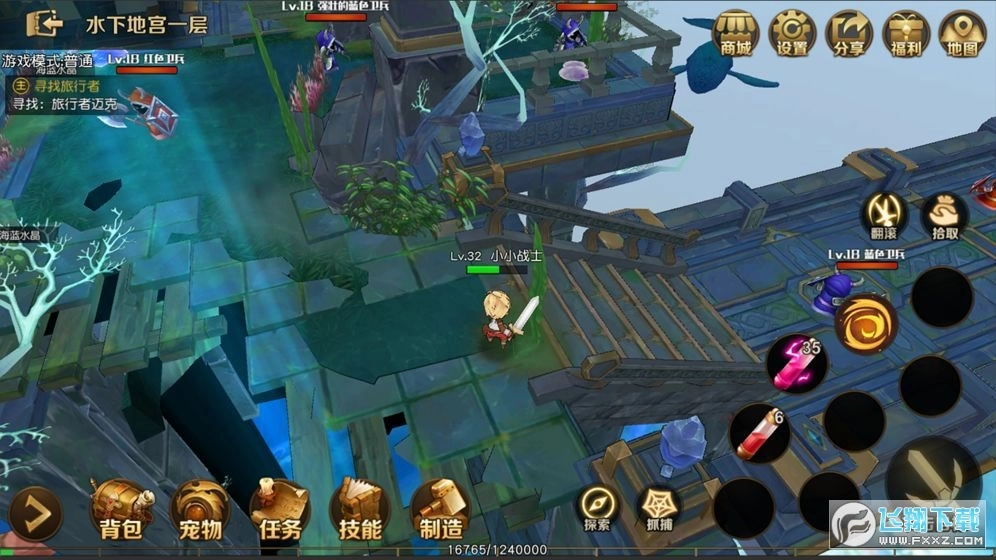Use the pink crystal item with 35 count

796,363
